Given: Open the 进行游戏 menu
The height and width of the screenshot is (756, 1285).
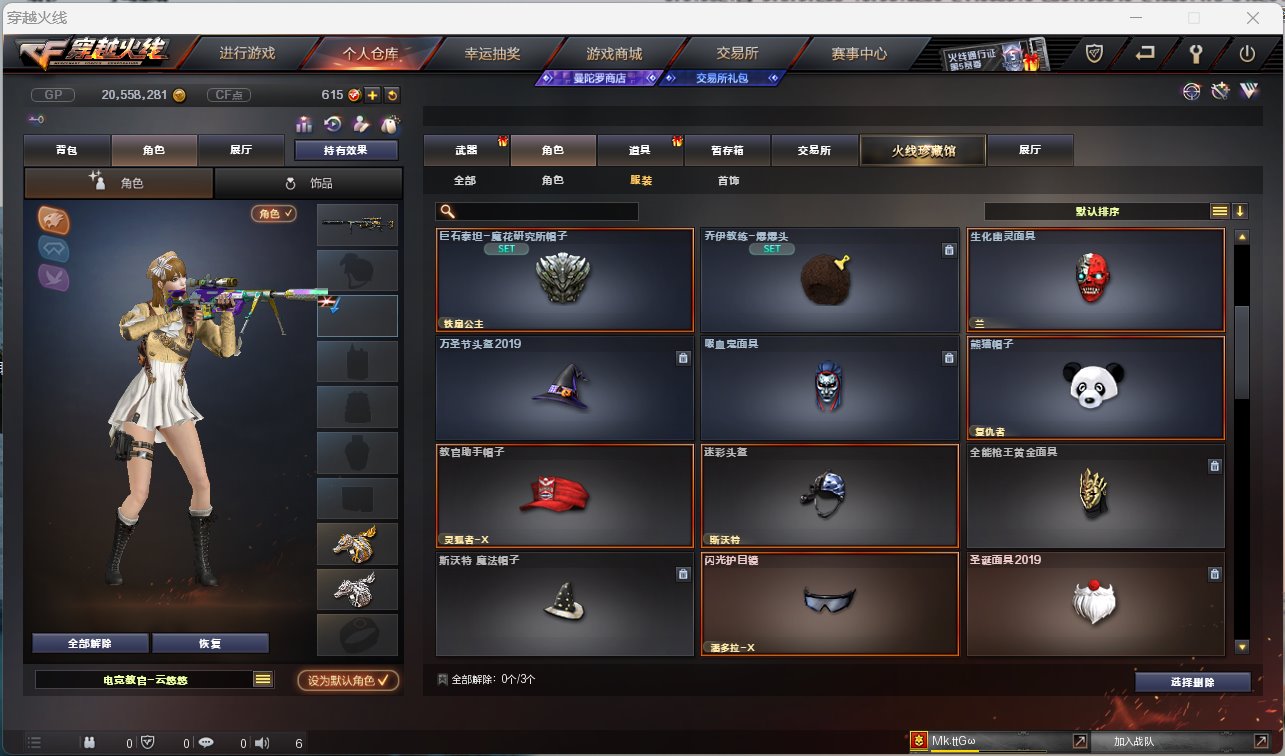Looking at the screenshot, I should (x=247, y=53).
